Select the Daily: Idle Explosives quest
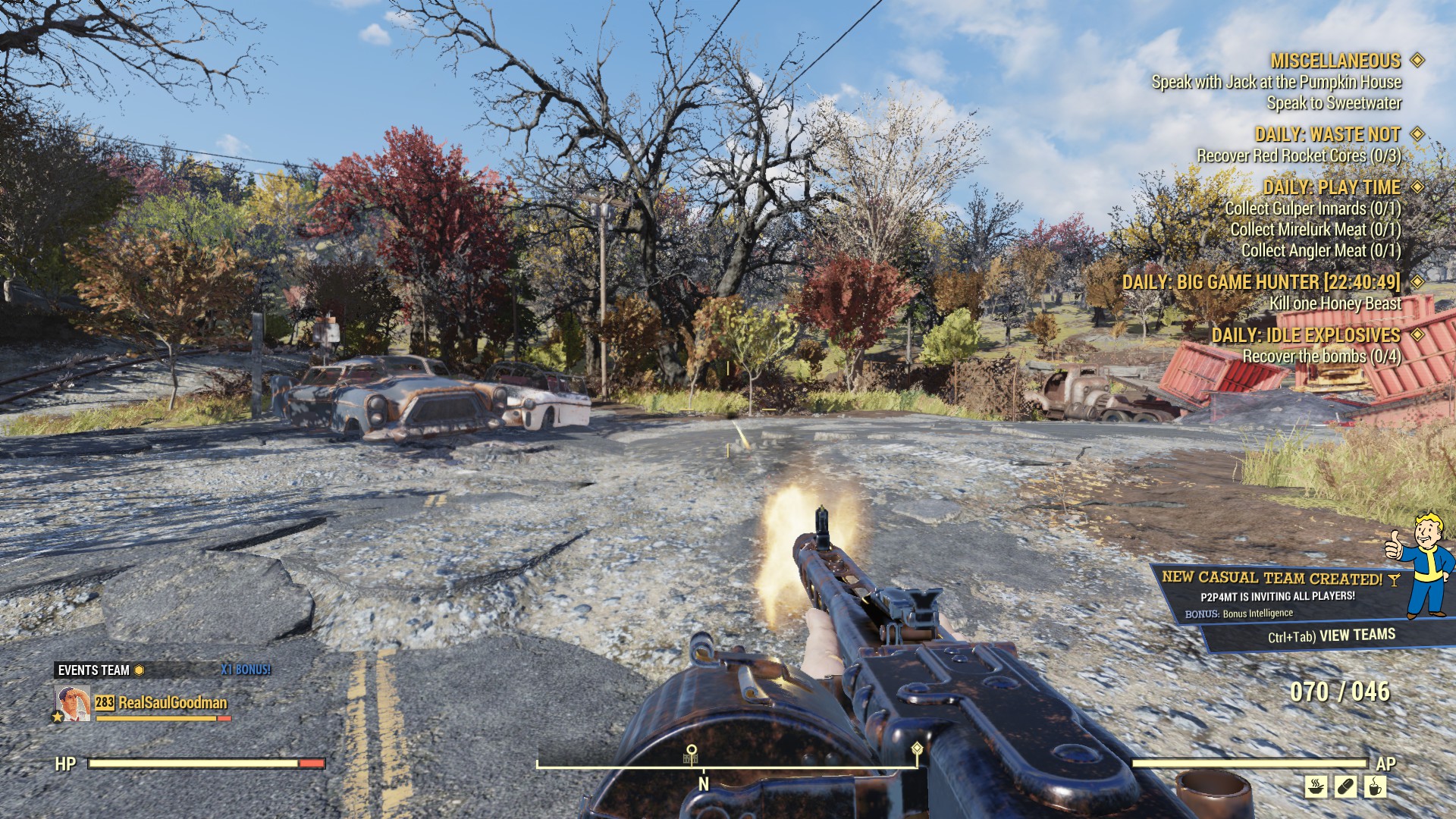 1305,335
